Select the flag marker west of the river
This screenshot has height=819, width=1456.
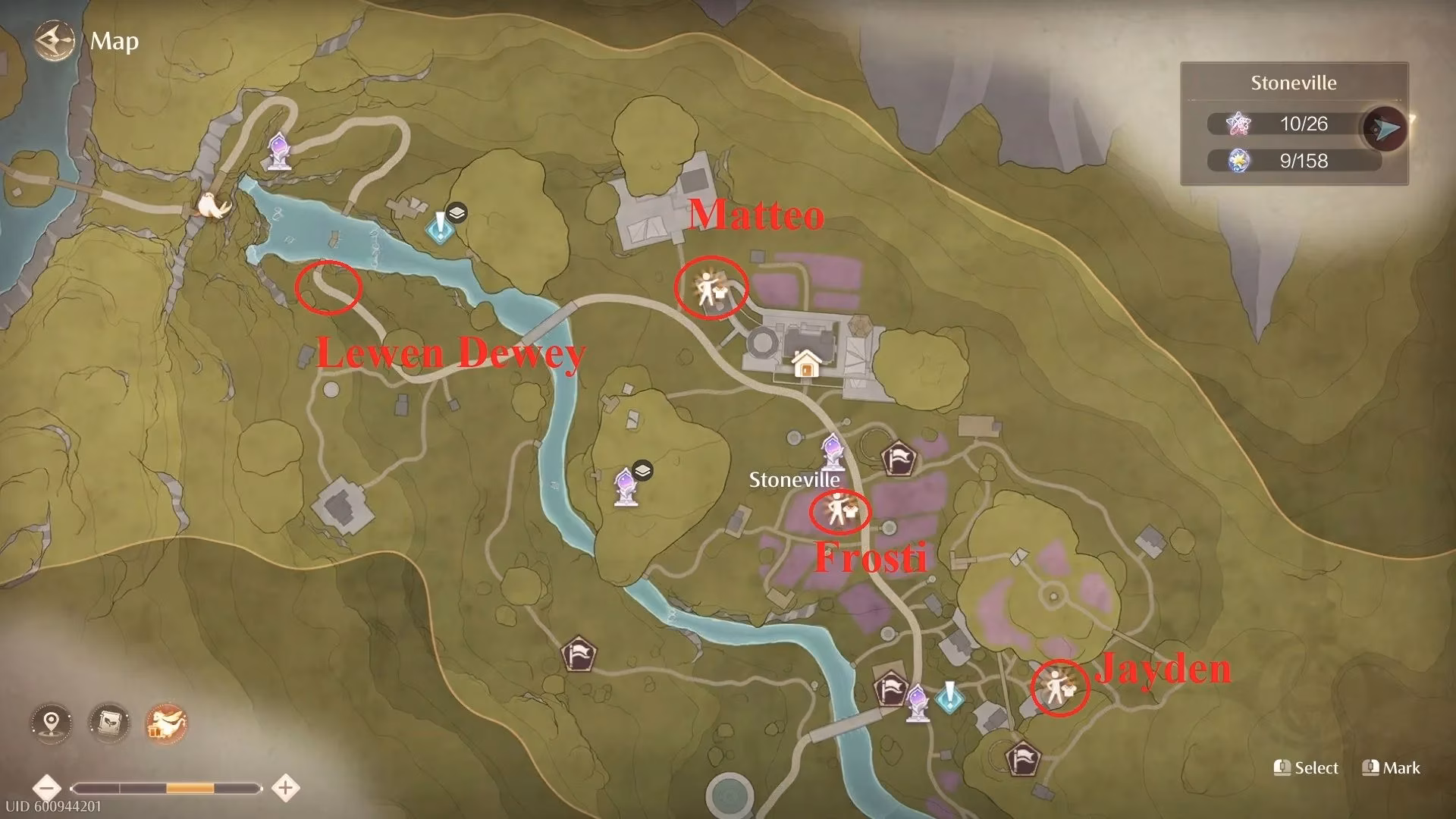click(x=579, y=654)
